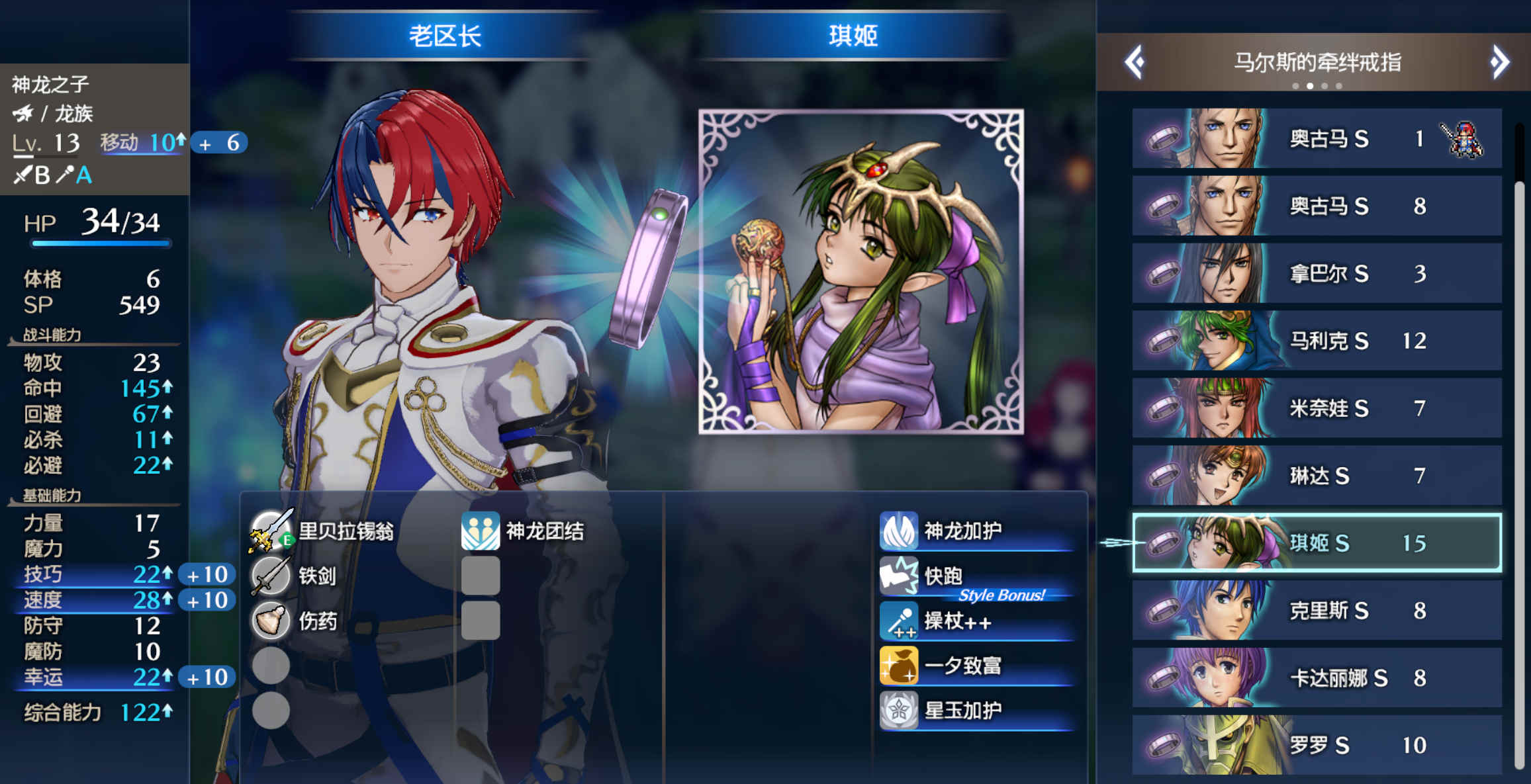Select the 星玉加护 skill icon

tap(900, 709)
